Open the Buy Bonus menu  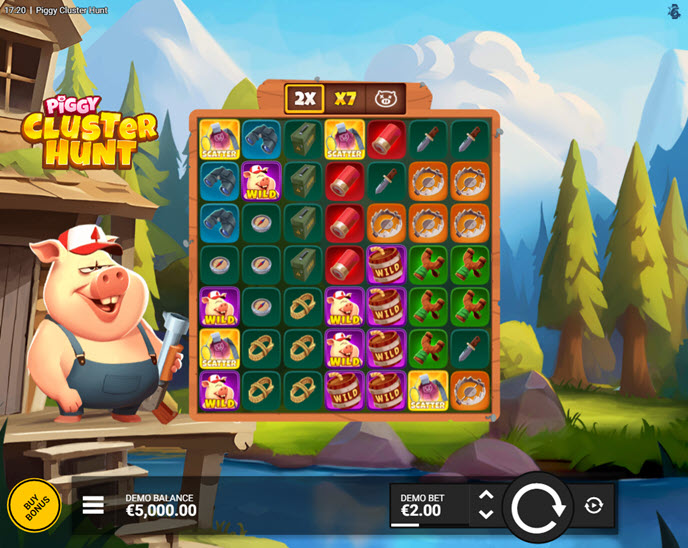point(34,506)
